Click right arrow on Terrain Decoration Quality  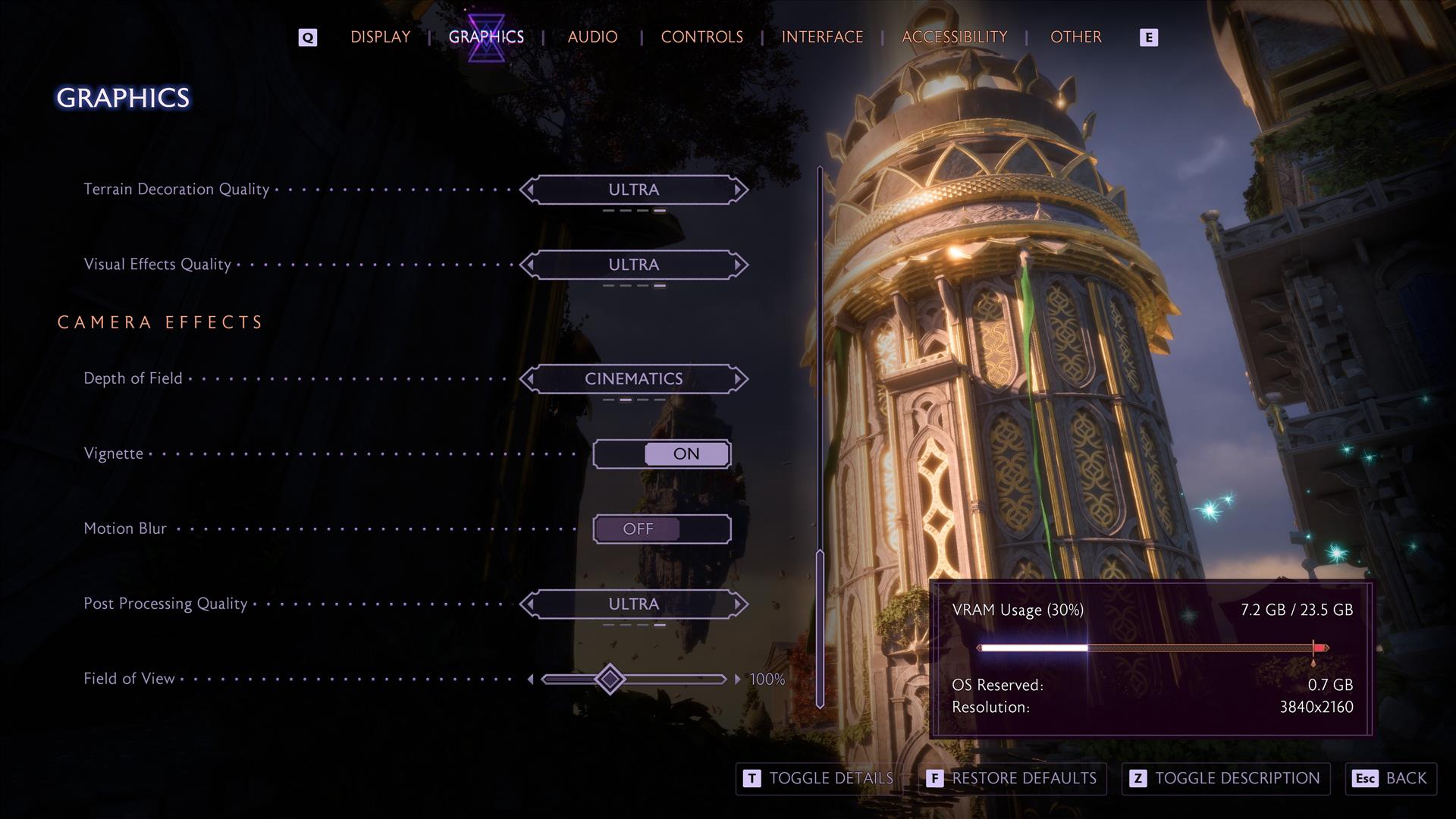pyautogui.click(x=738, y=190)
